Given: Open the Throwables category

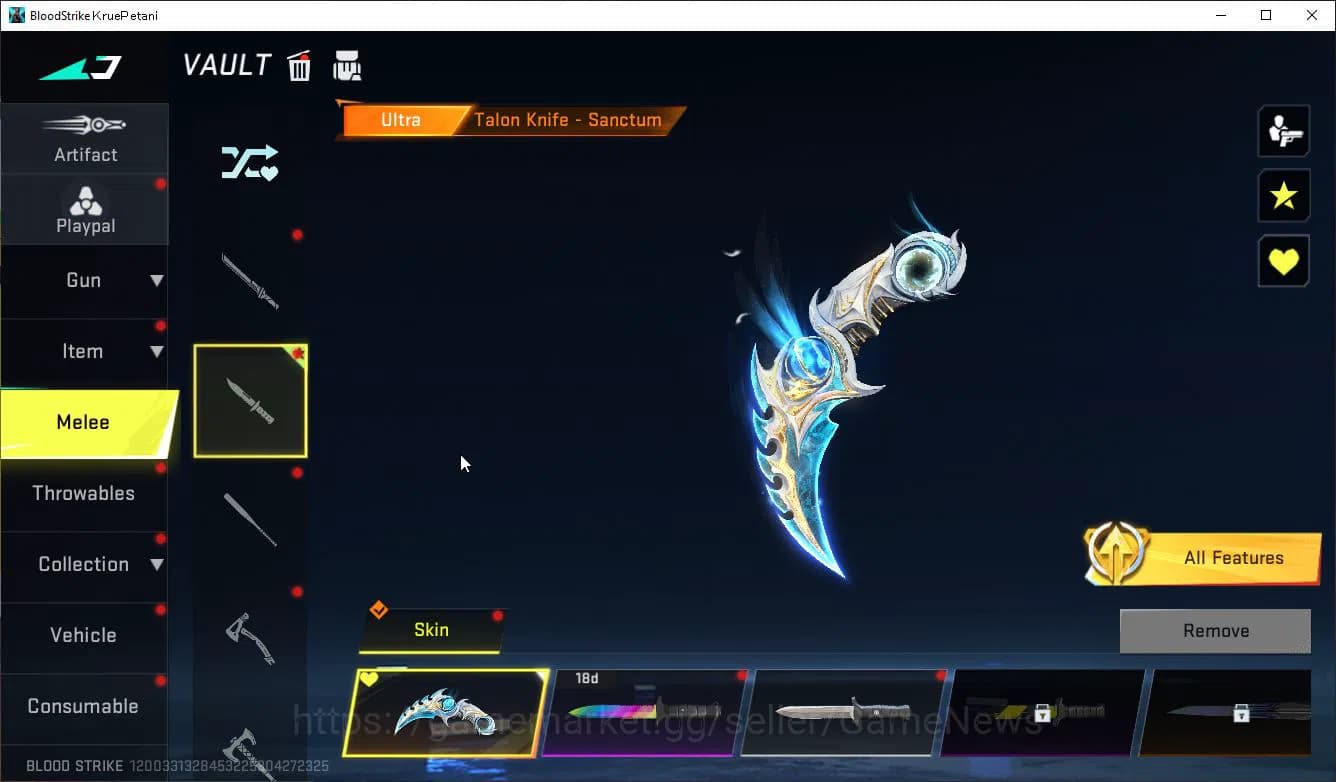Looking at the screenshot, I should [85, 493].
